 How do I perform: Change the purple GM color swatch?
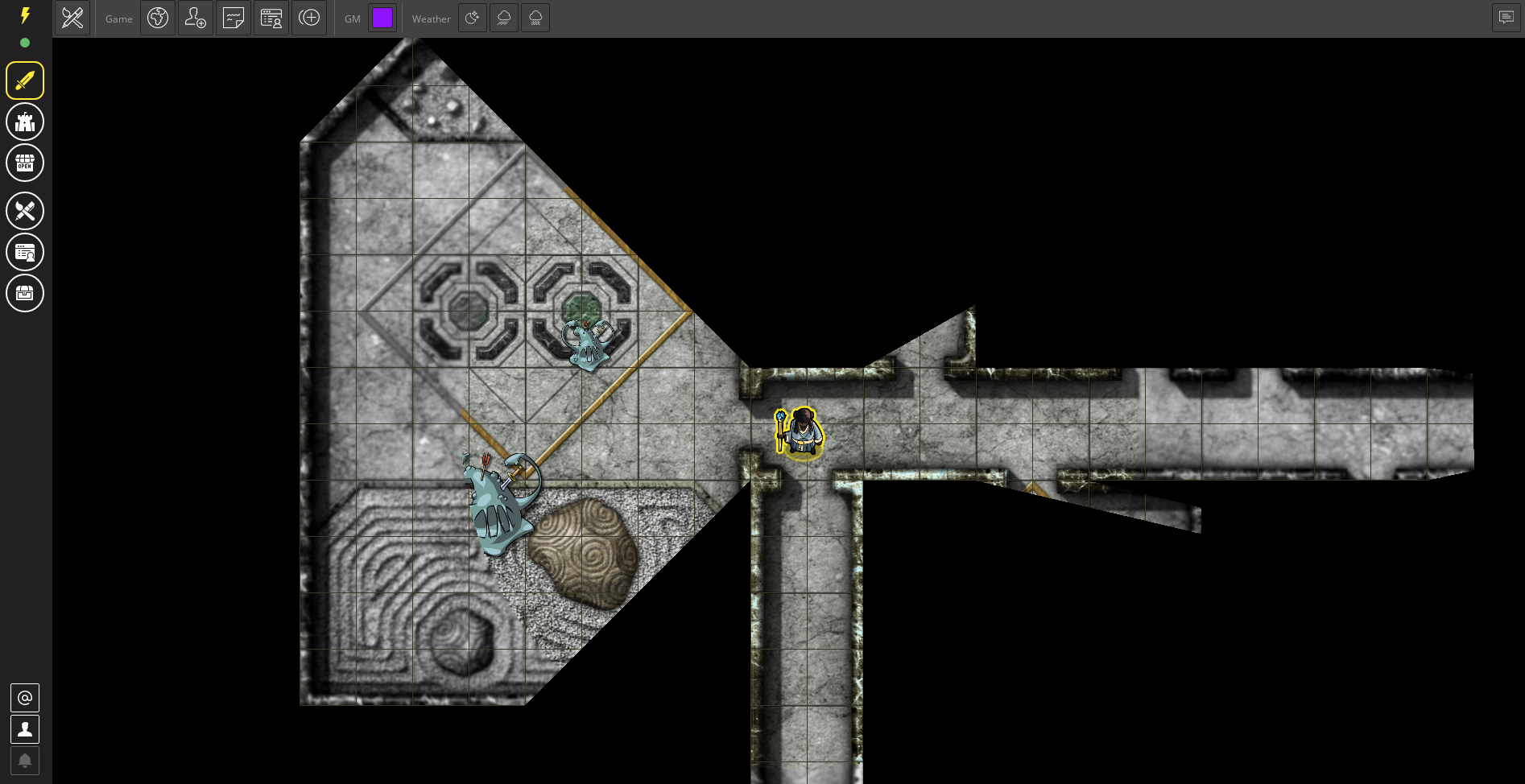click(383, 18)
